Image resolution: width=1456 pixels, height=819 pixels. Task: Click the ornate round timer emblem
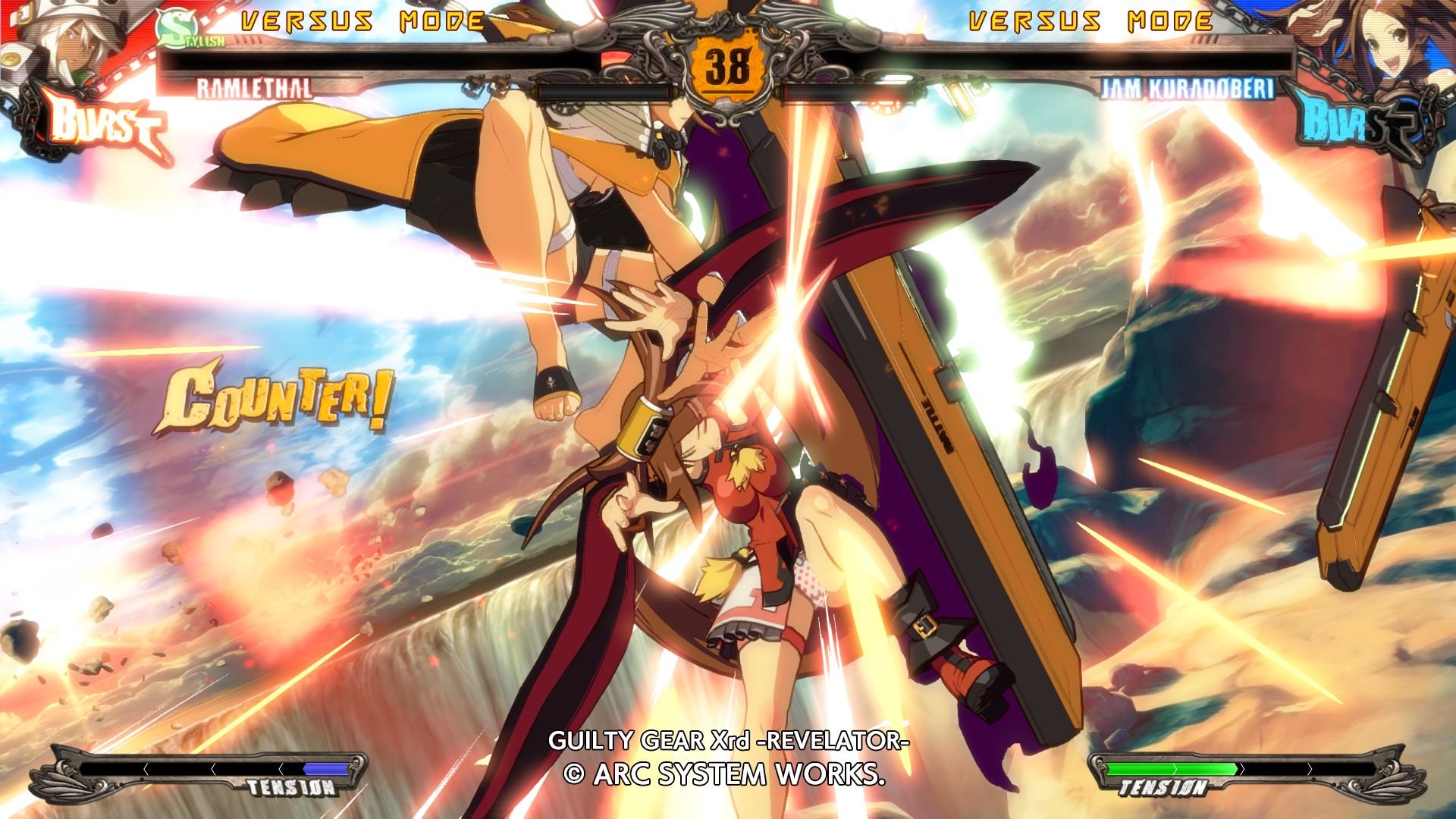(x=726, y=61)
